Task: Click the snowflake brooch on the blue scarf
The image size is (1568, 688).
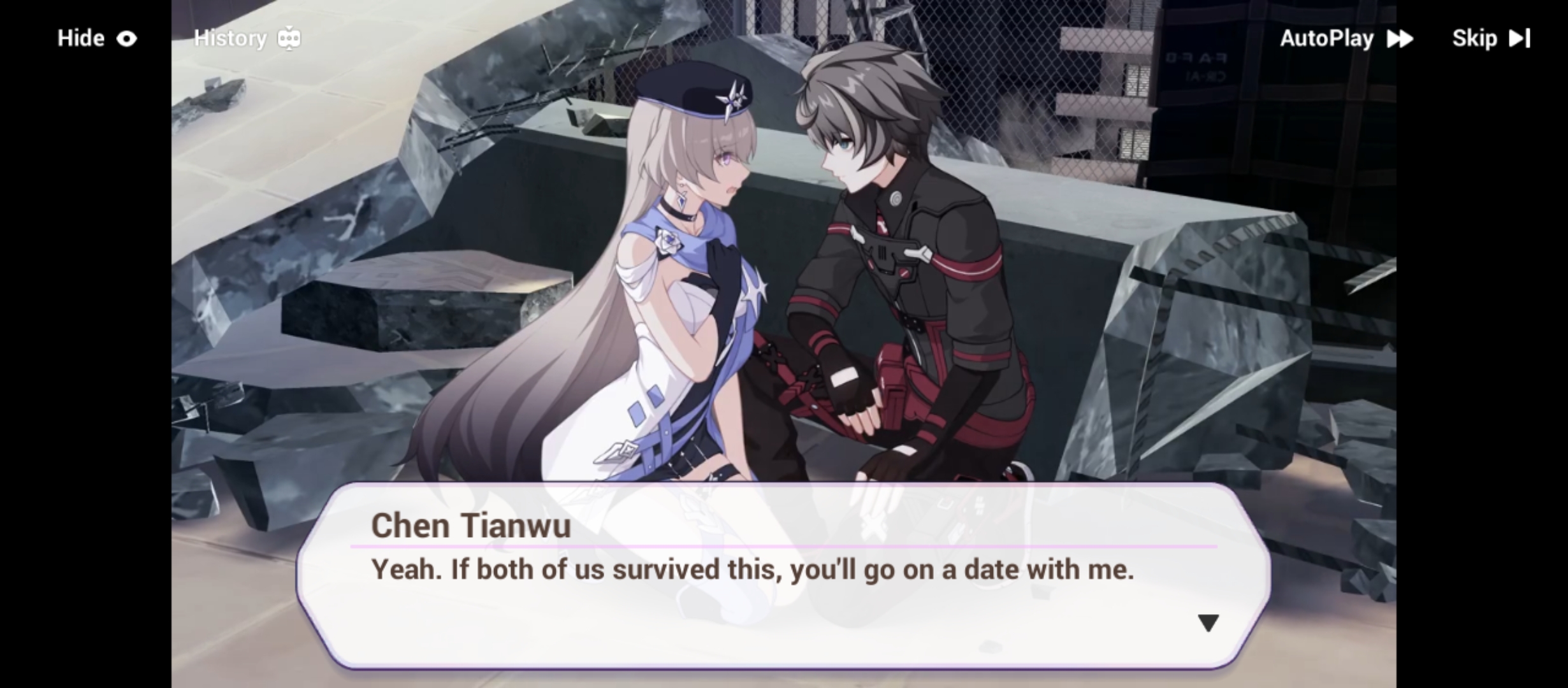Action: [669, 240]
